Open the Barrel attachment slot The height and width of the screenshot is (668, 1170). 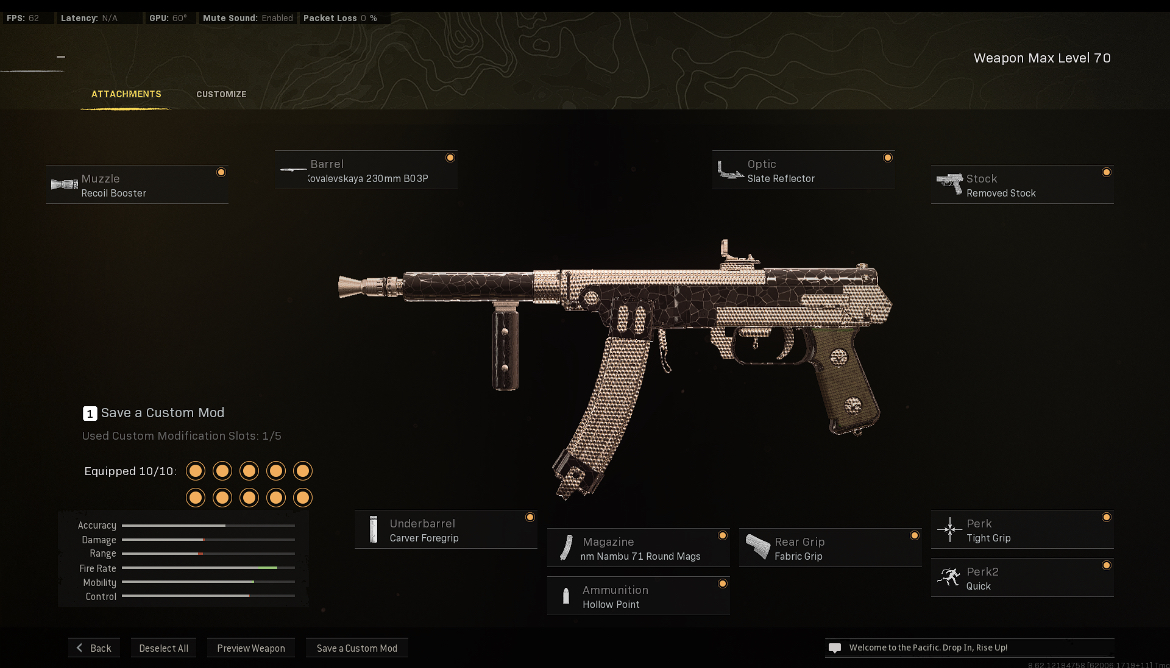click(x=366, y=171)
